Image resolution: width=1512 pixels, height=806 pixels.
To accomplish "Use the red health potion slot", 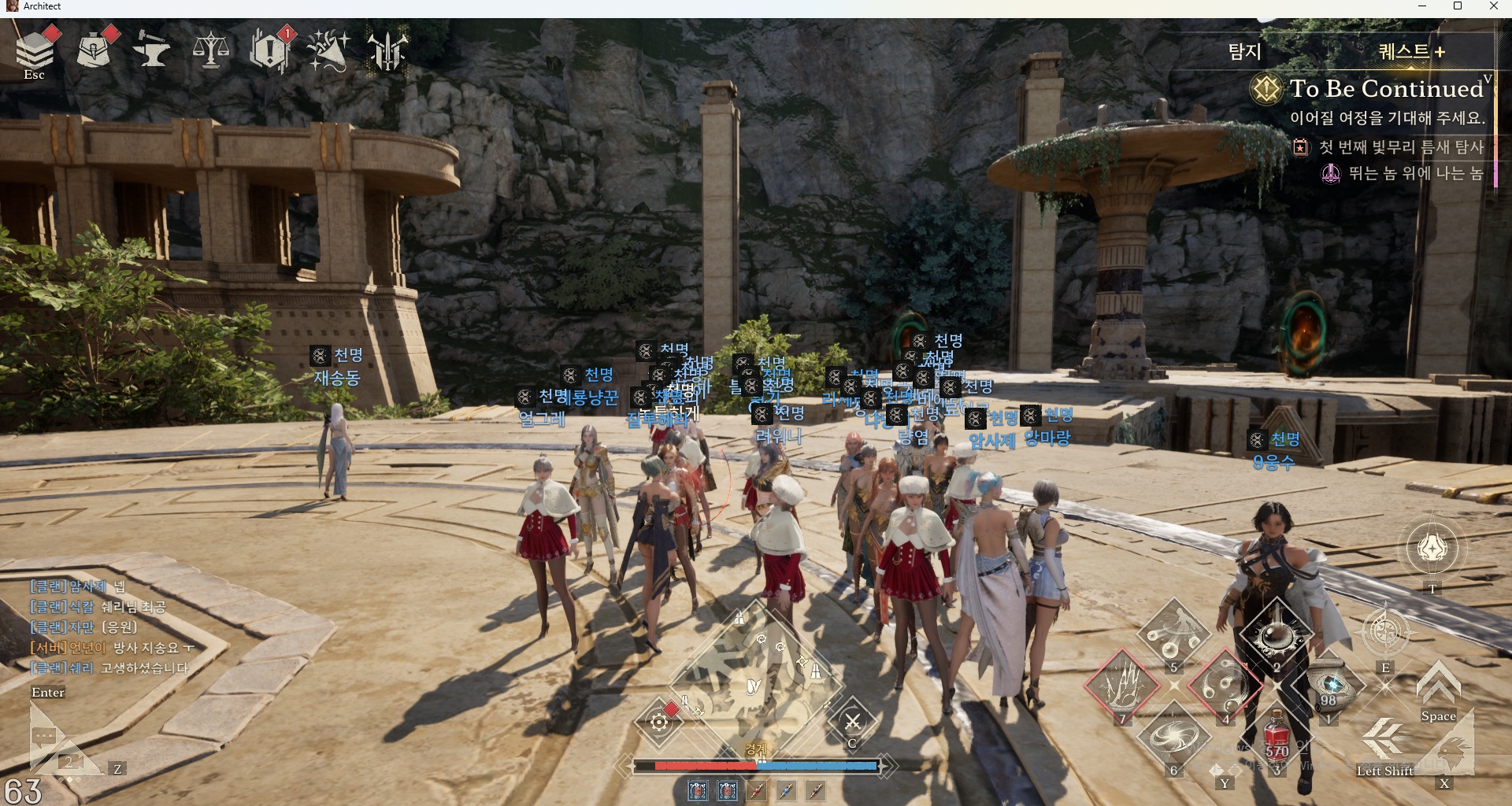I will point(1277,738).
